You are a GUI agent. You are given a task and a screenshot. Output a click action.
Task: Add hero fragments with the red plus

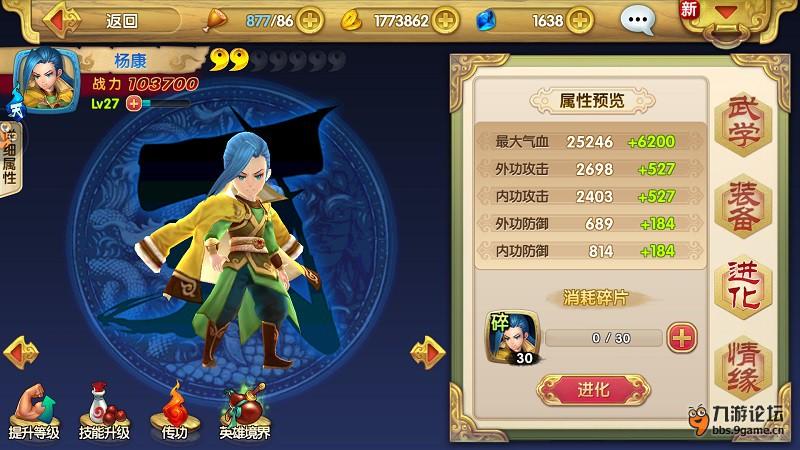coord(682,337)
